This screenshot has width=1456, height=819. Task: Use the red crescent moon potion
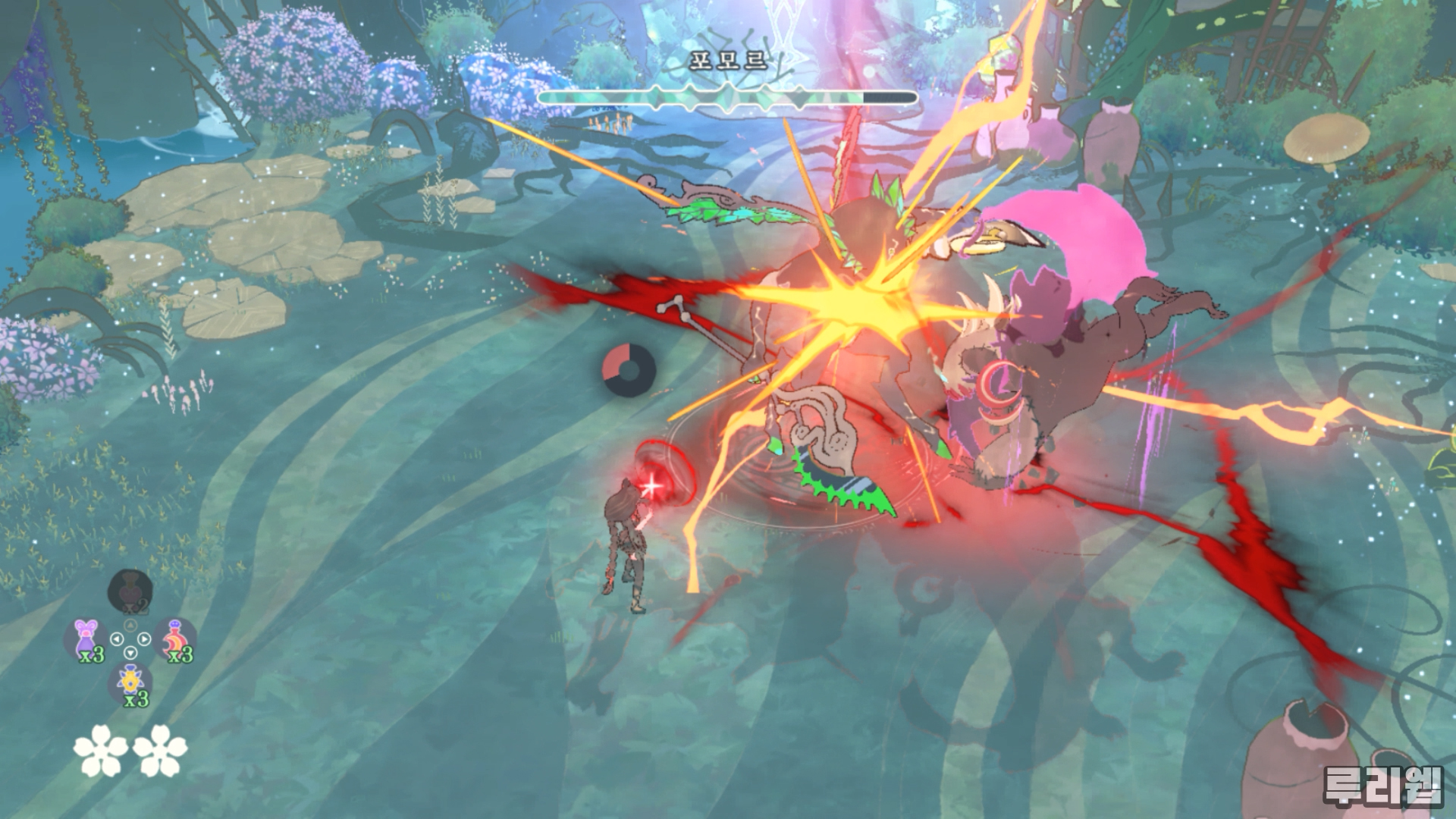pyautogui.click(x=175, y=639)
